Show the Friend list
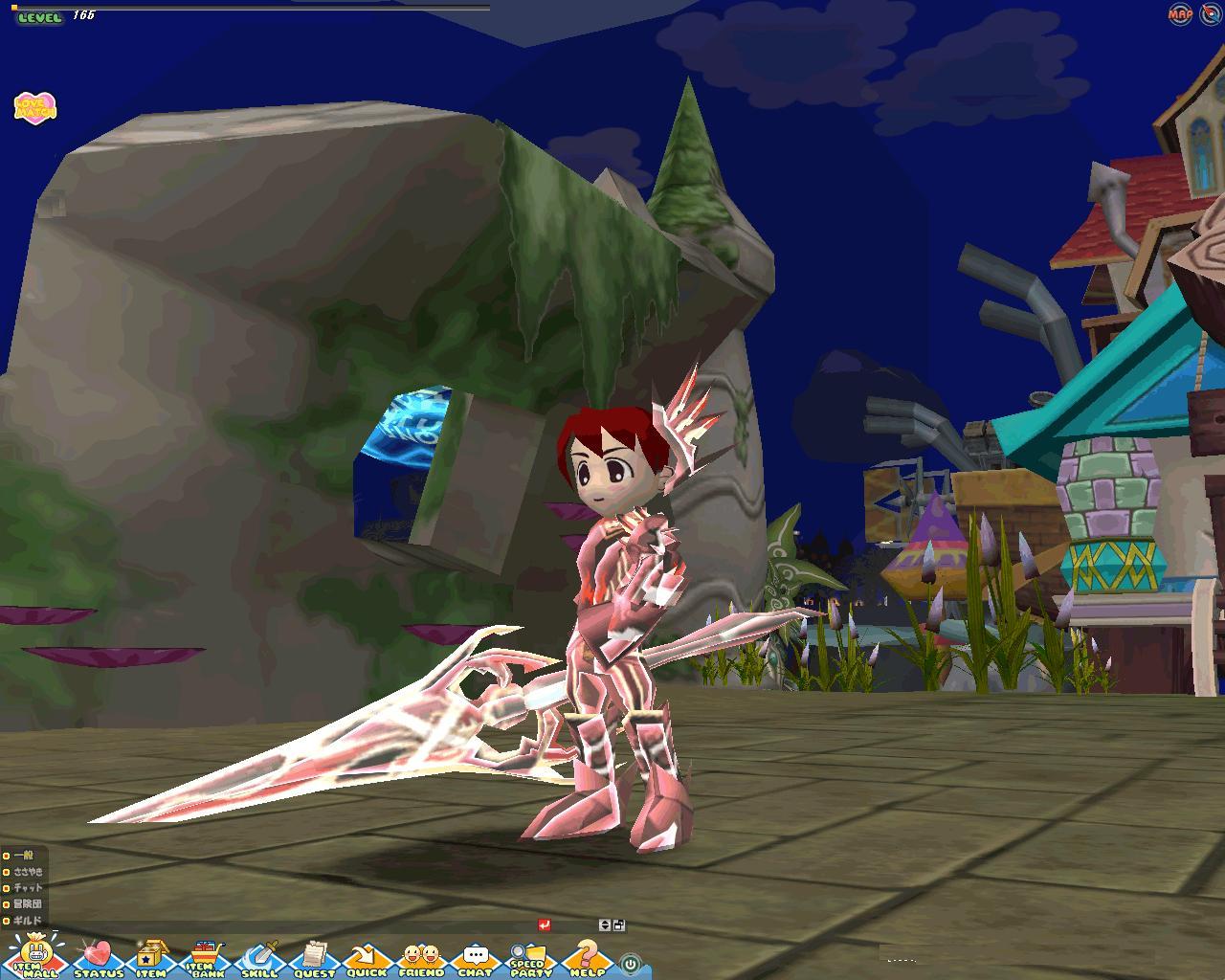 (x=421, y=958)
